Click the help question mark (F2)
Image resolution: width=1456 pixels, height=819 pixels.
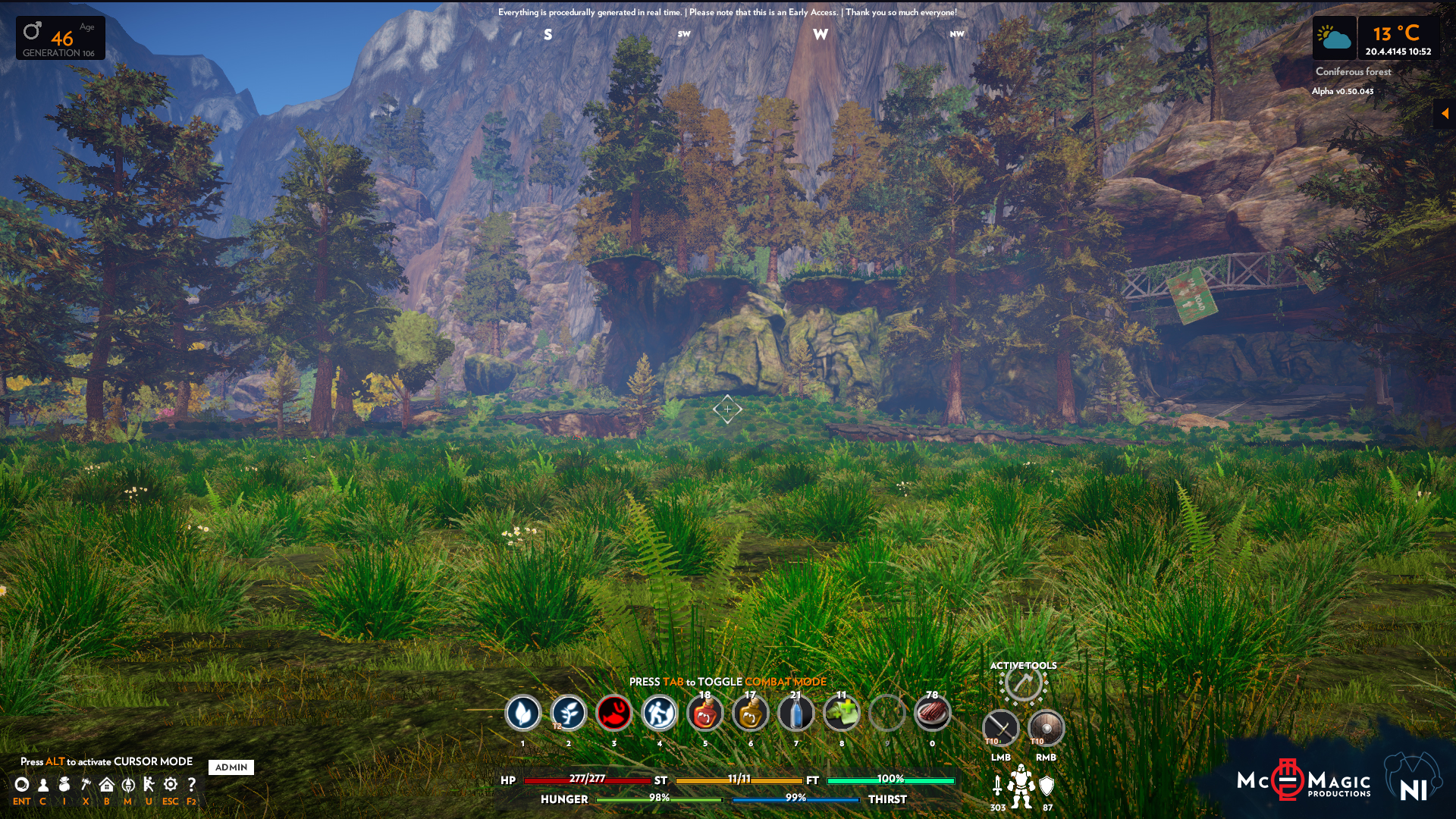[192, 785]
